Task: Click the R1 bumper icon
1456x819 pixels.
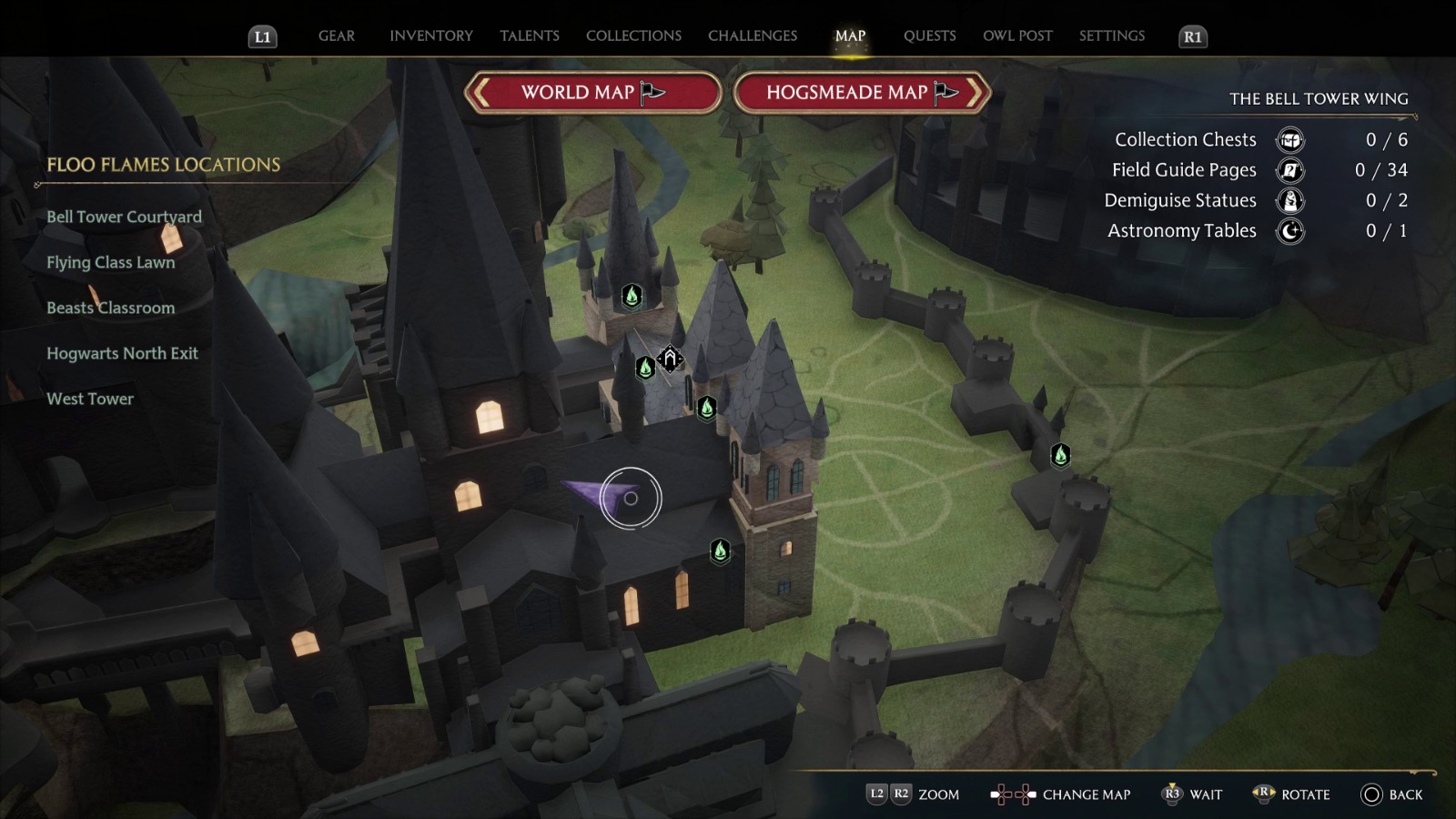Action: [1191, 37]
